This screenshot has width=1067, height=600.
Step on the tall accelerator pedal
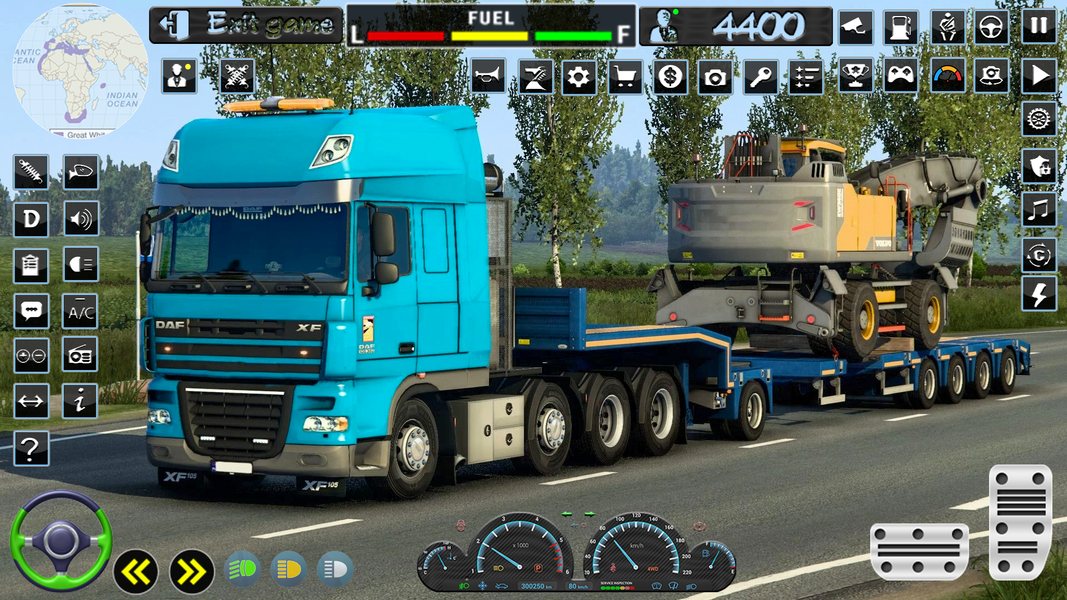pos(1020,521)
